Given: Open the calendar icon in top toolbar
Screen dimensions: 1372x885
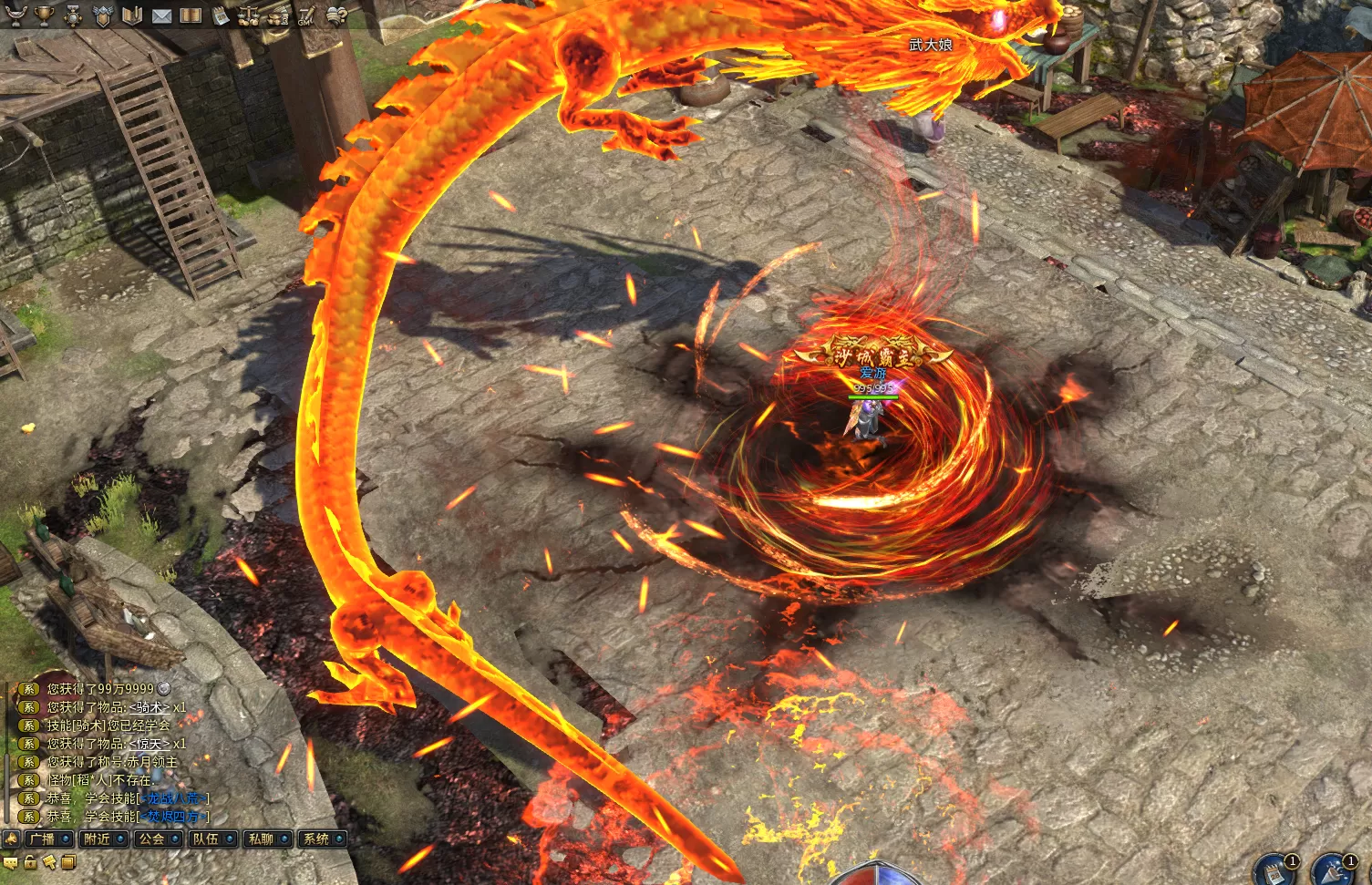Looking at the screenshot, I should click(220, 15).
